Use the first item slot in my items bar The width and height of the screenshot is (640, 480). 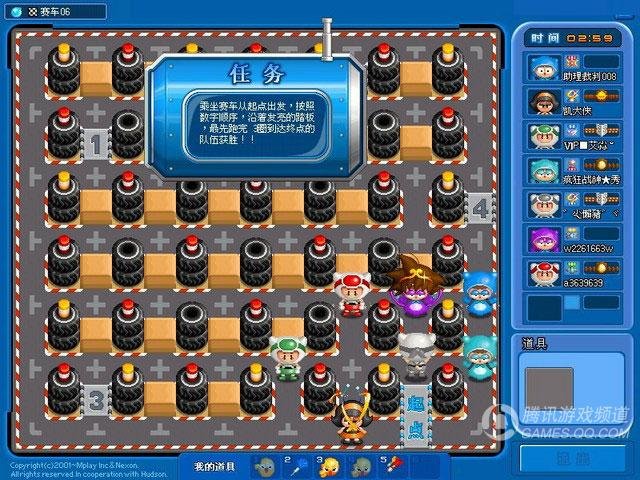[265, 467]
